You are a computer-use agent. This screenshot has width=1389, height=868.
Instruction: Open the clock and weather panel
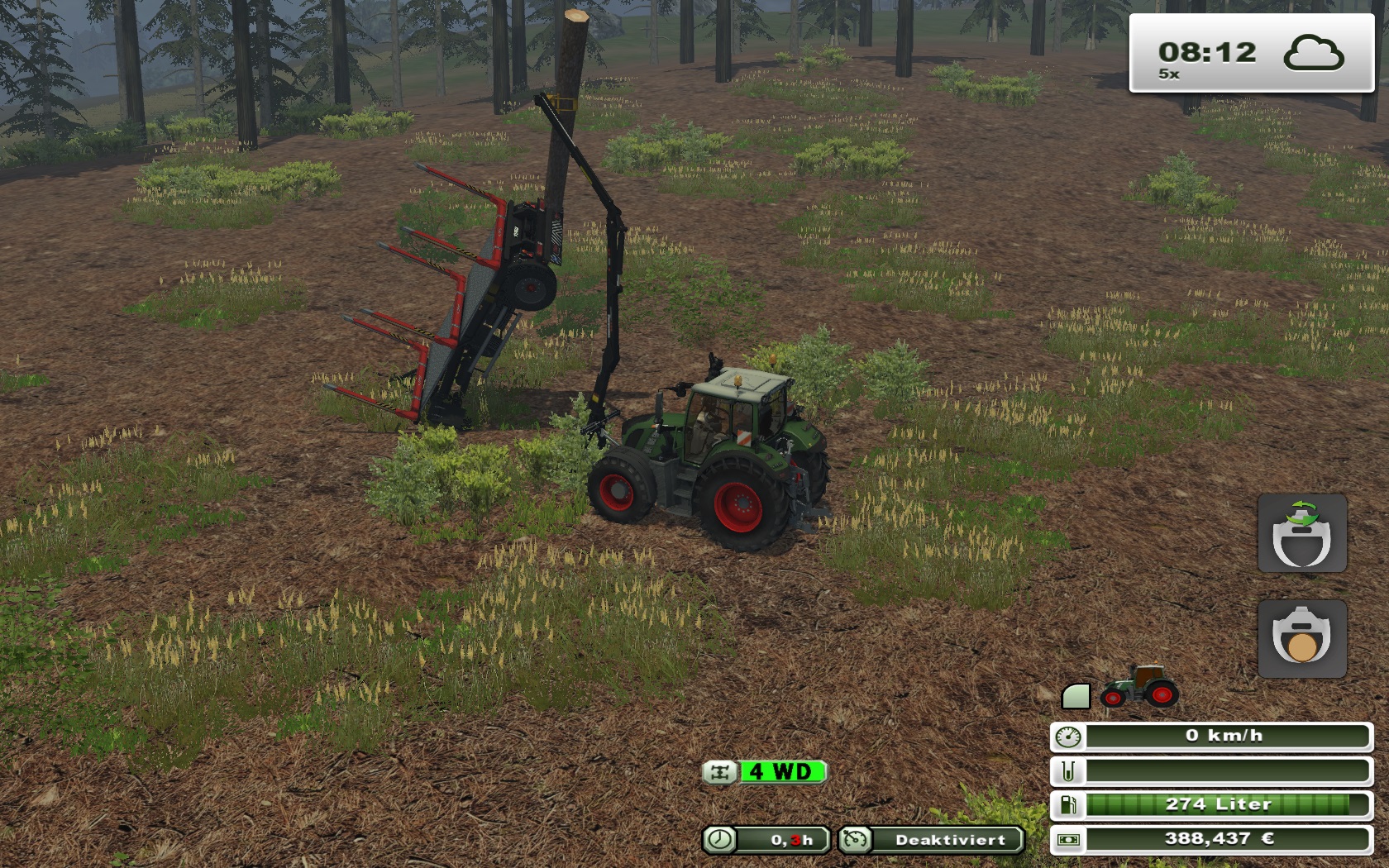[1251, 54]
